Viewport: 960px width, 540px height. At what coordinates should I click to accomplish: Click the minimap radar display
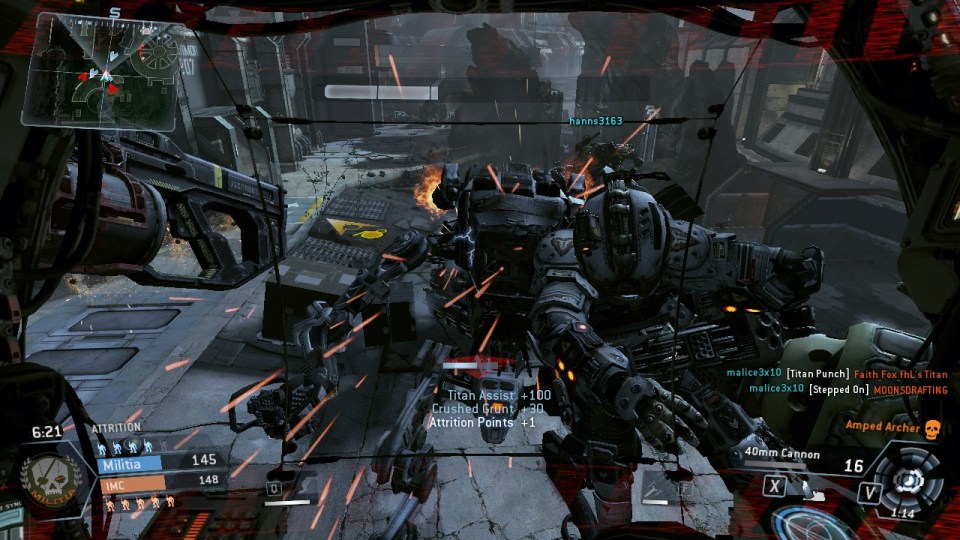pos(102,71)
